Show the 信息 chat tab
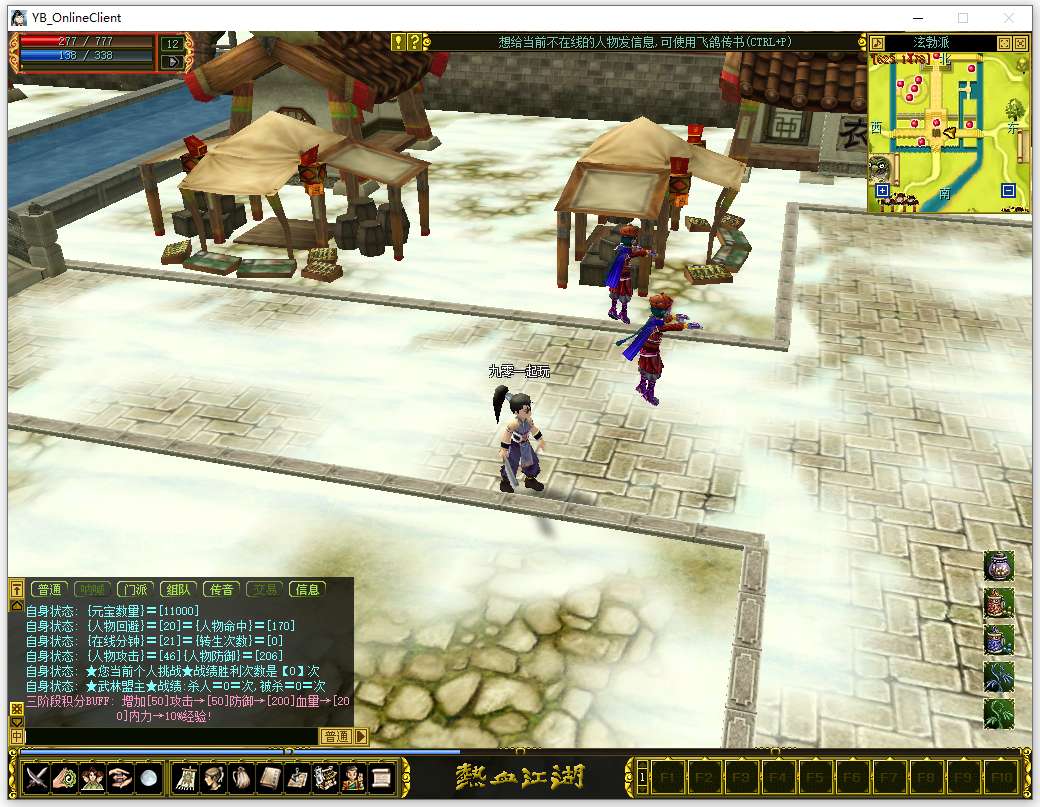 307,590
